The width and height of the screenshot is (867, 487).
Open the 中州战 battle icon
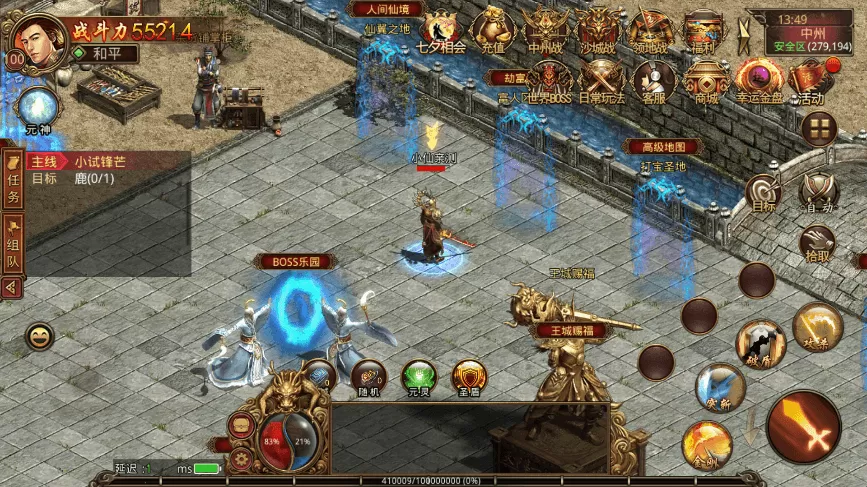545,30
